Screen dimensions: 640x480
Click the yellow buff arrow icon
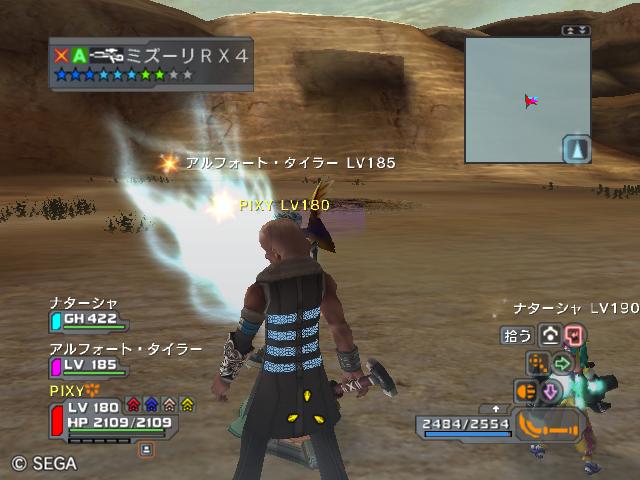[x=187, y=405]
